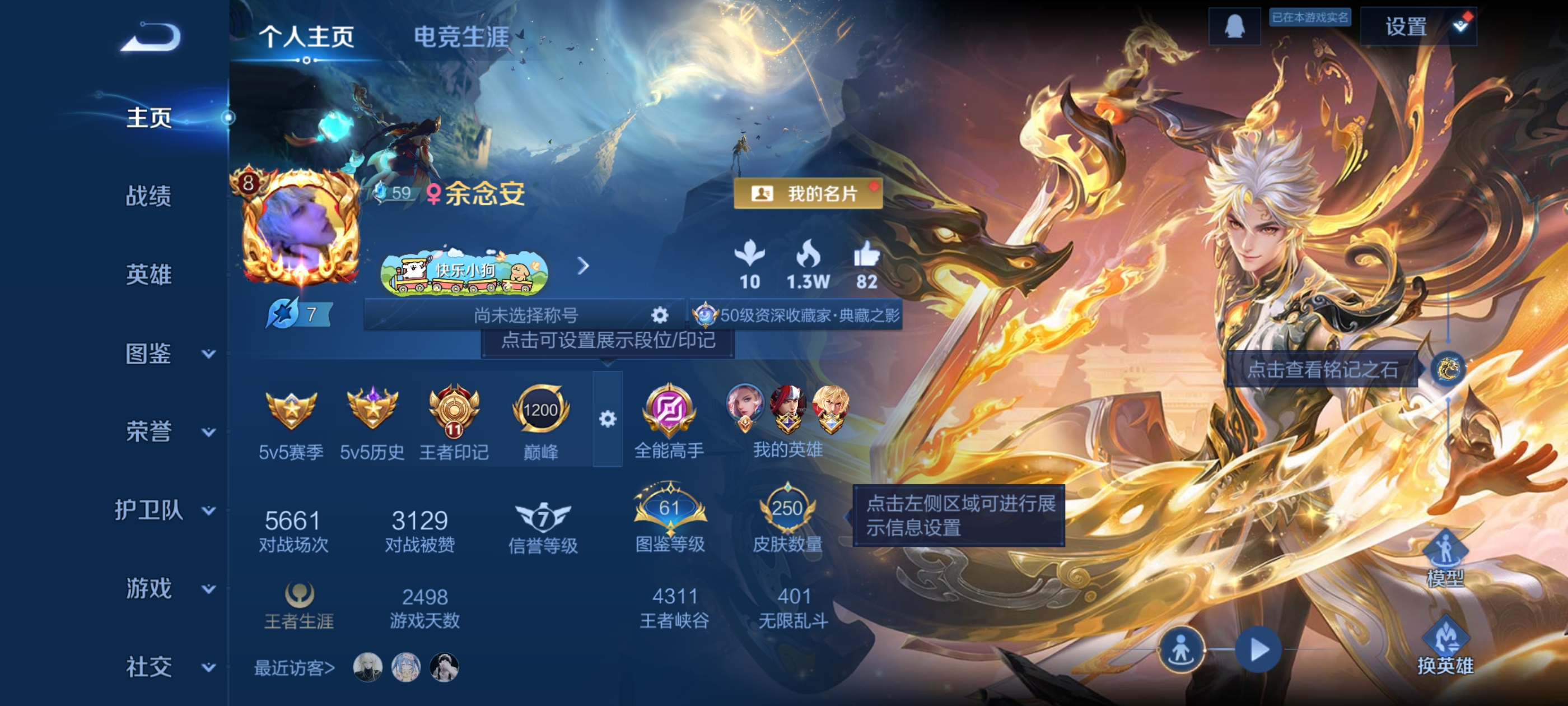Select 战绩 in the left sidebar
The width and height of the screenshot is (1568, 706).
pyautogui.click(x=150, y=197)
